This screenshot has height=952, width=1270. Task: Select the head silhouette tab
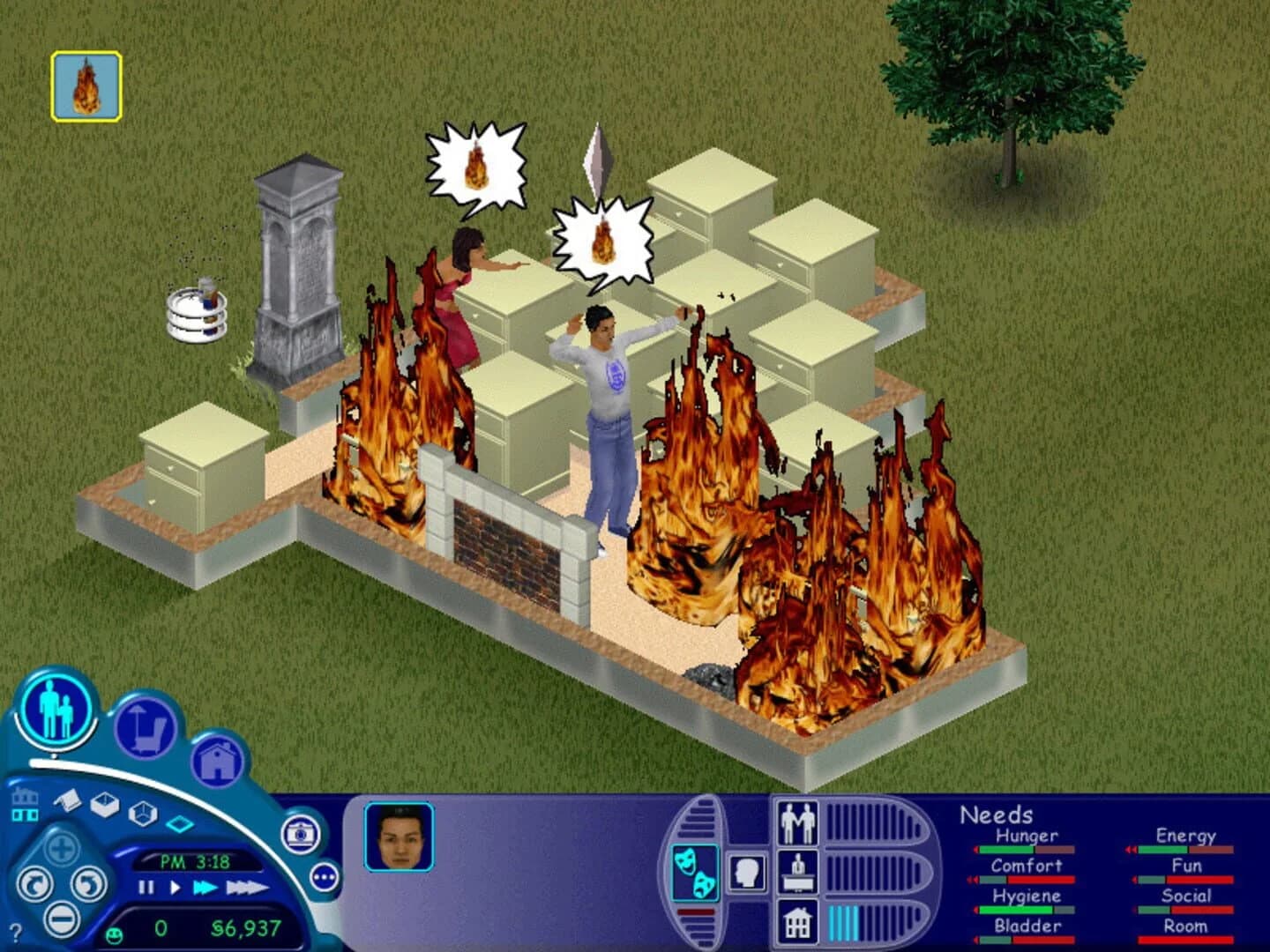(747, 873)
